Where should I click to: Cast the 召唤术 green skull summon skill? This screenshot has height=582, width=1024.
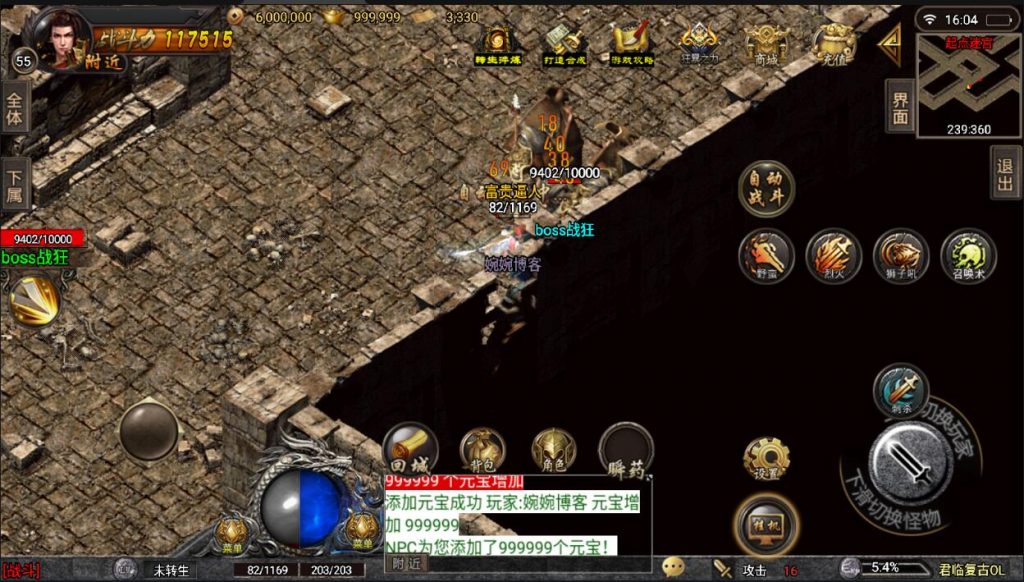pos(967,256)
